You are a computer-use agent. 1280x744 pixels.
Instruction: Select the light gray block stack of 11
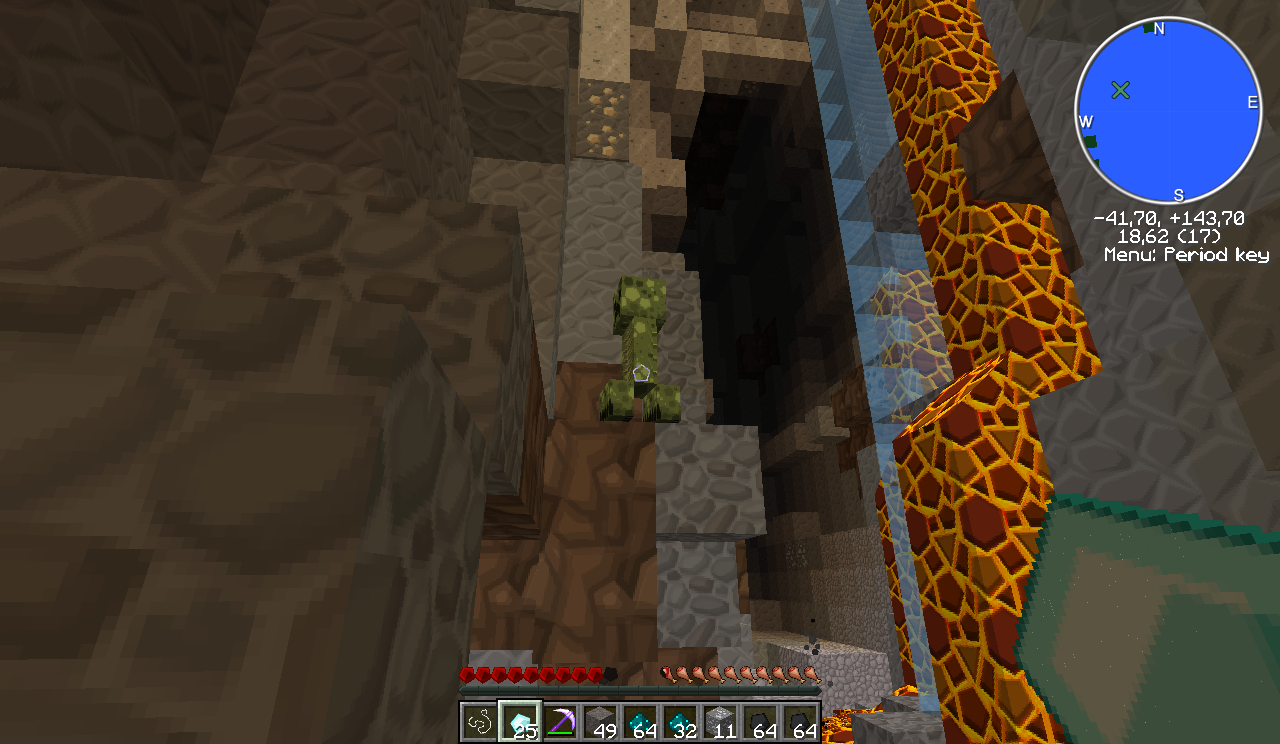[720, 721]
